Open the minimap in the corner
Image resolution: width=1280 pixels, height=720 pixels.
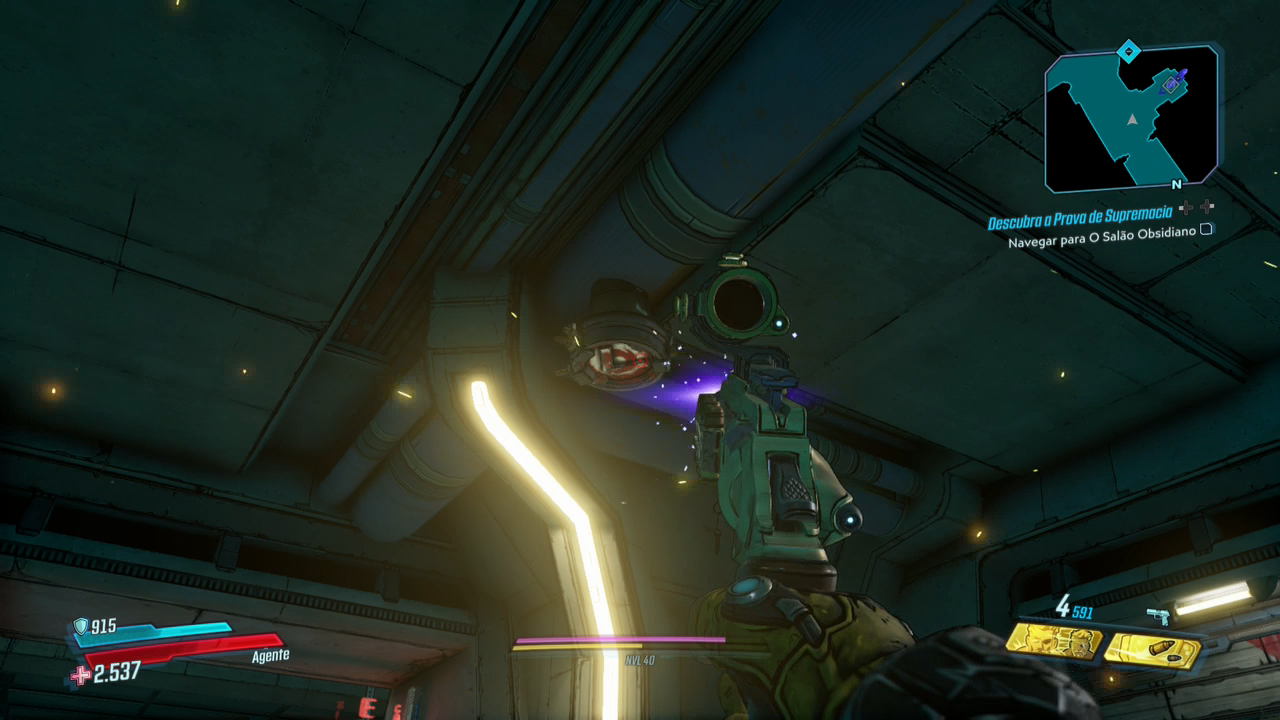point(1131,118)
